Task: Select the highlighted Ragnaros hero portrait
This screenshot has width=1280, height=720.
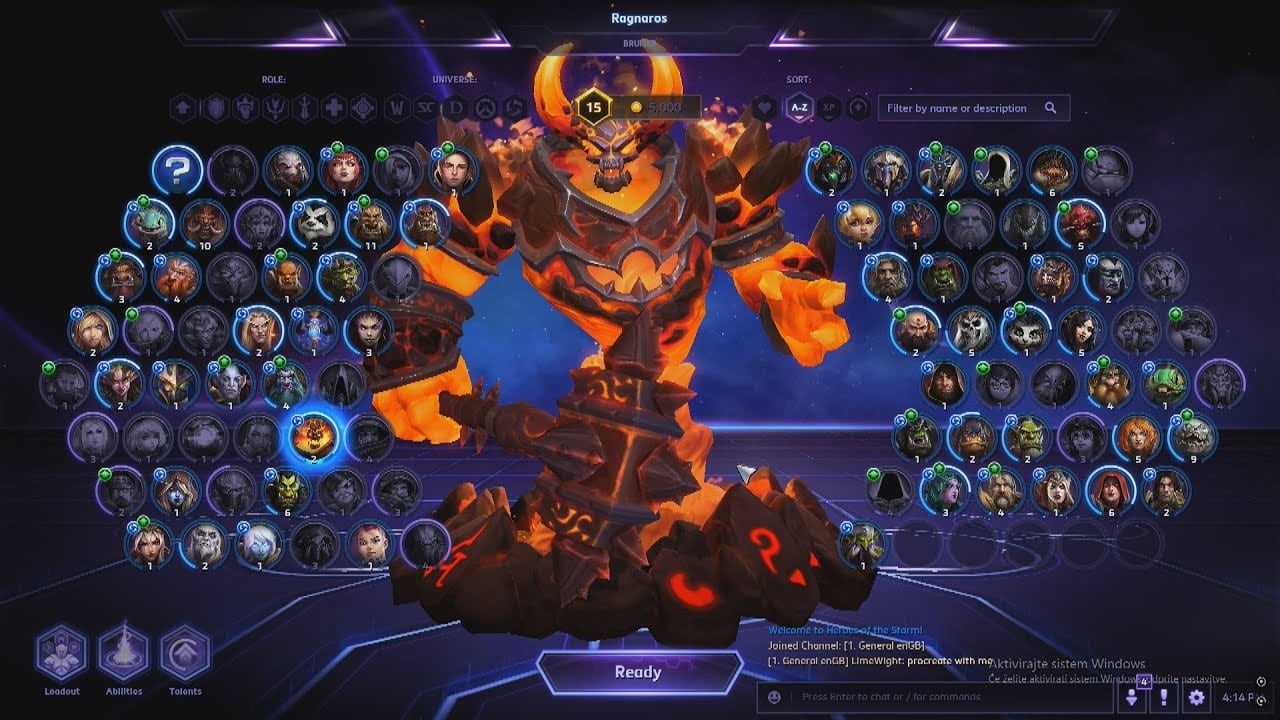Action: 314,437
